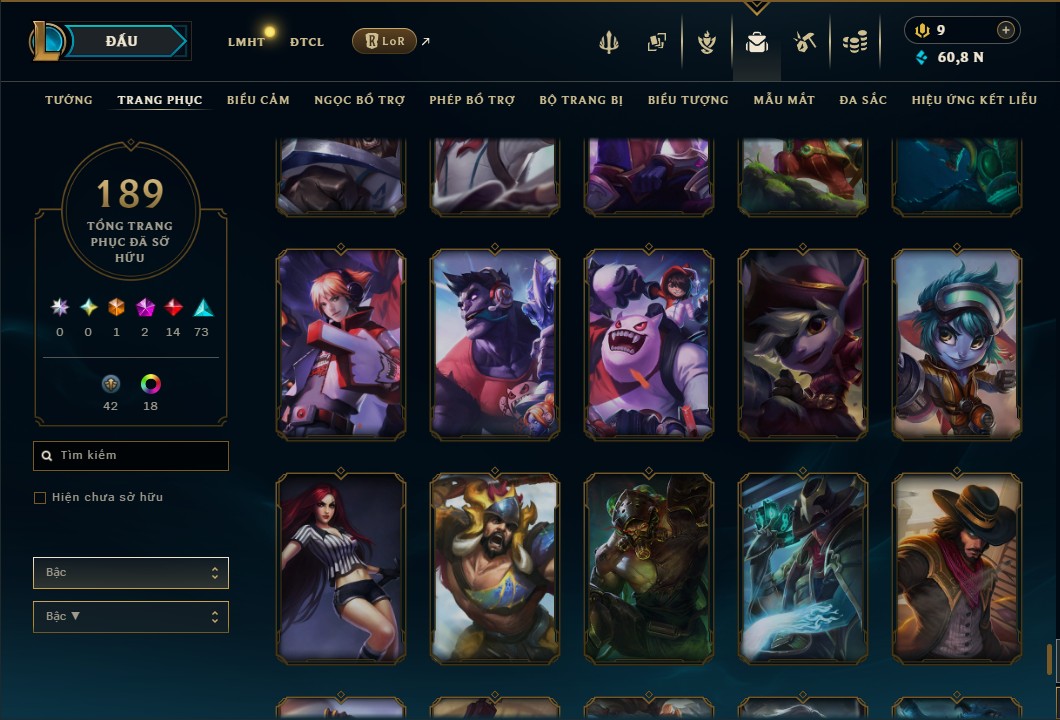This screenshot has height=720, width=1060.
Task: View the HIỆU ỨNG KẾT LIỄU tab
Action: [x=974, y=100]
